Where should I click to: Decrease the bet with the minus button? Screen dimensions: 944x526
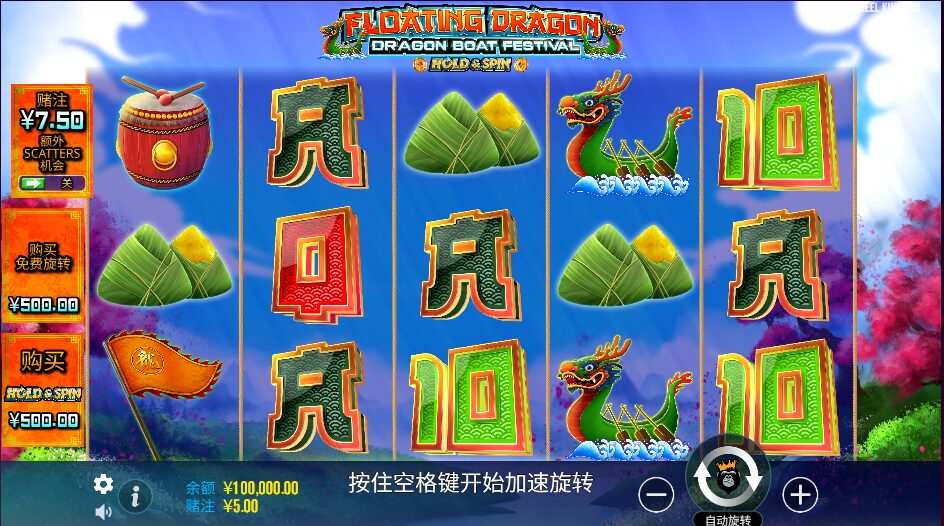tap(656, 494)
